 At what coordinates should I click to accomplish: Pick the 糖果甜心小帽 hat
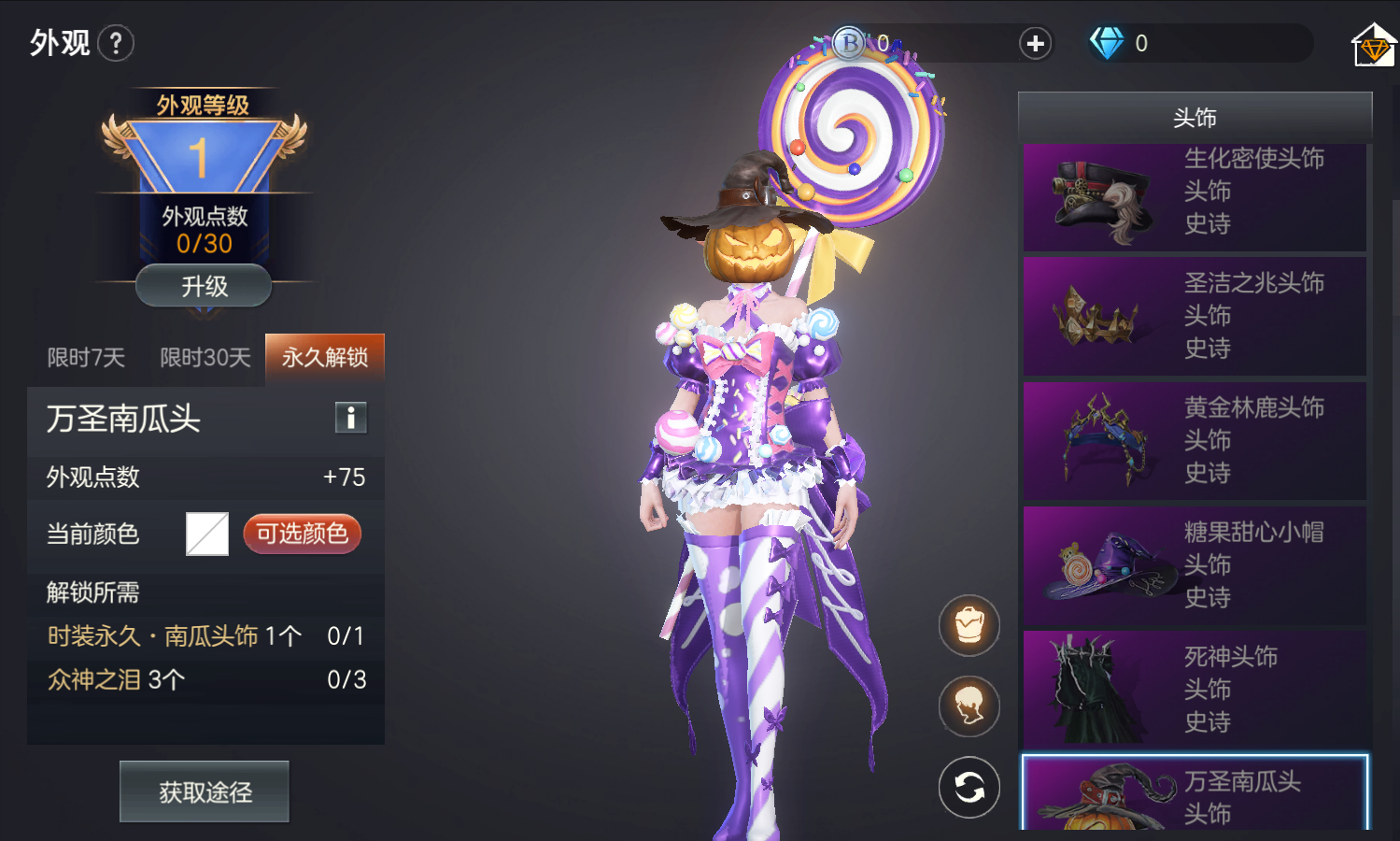1195,565
